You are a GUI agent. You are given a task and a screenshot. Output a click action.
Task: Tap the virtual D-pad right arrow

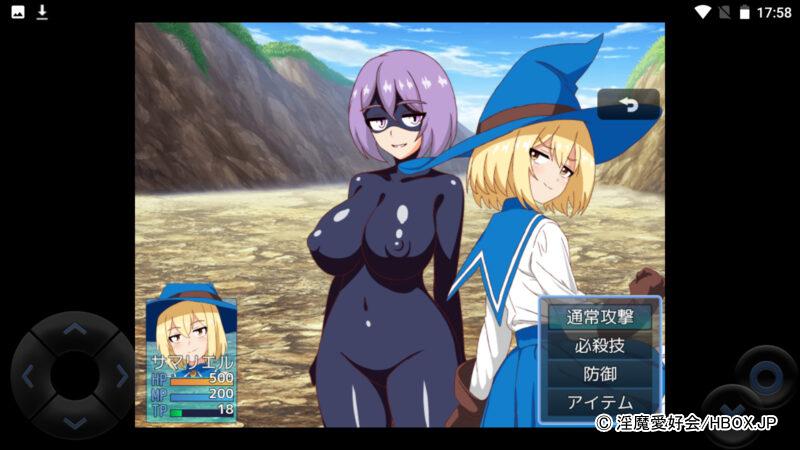[121, 376]
